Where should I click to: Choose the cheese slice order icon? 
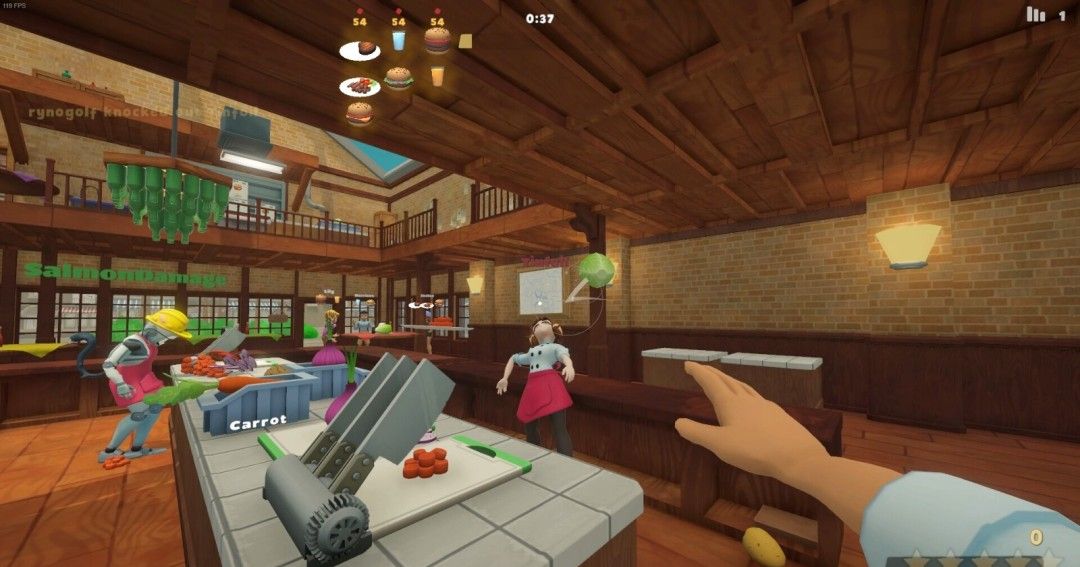click(465, 41)
